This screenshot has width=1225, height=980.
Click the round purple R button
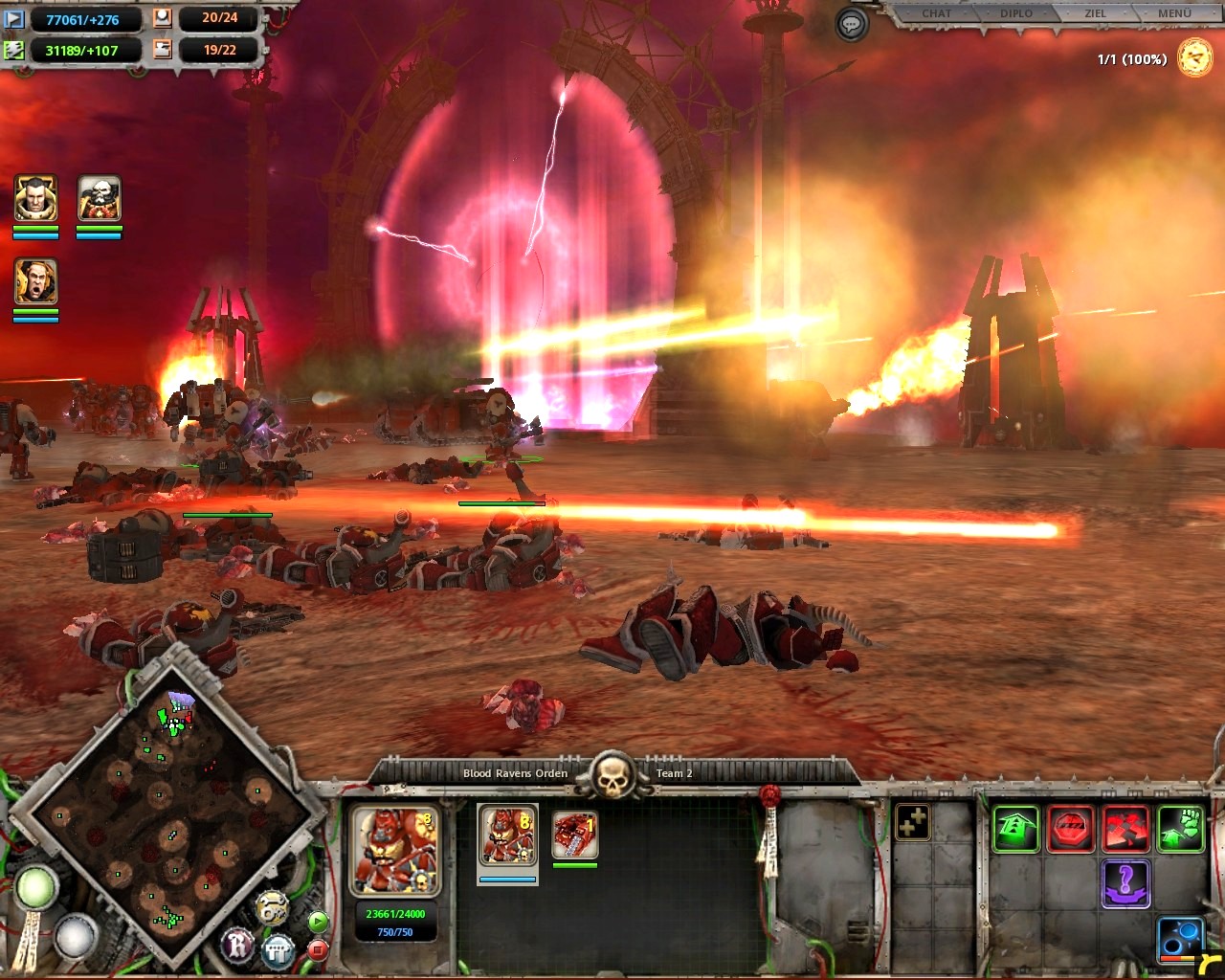pyautogui.click(x=238, y=946)
